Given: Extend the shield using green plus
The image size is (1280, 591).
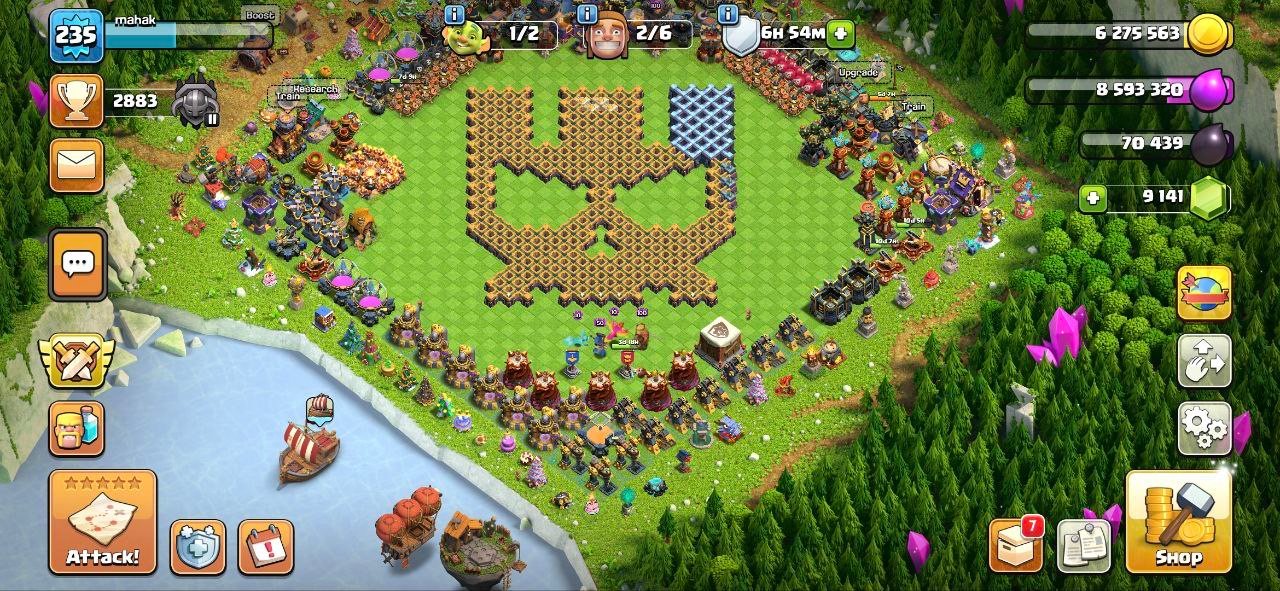Looking at the screenshot, I should coord(841,33).
